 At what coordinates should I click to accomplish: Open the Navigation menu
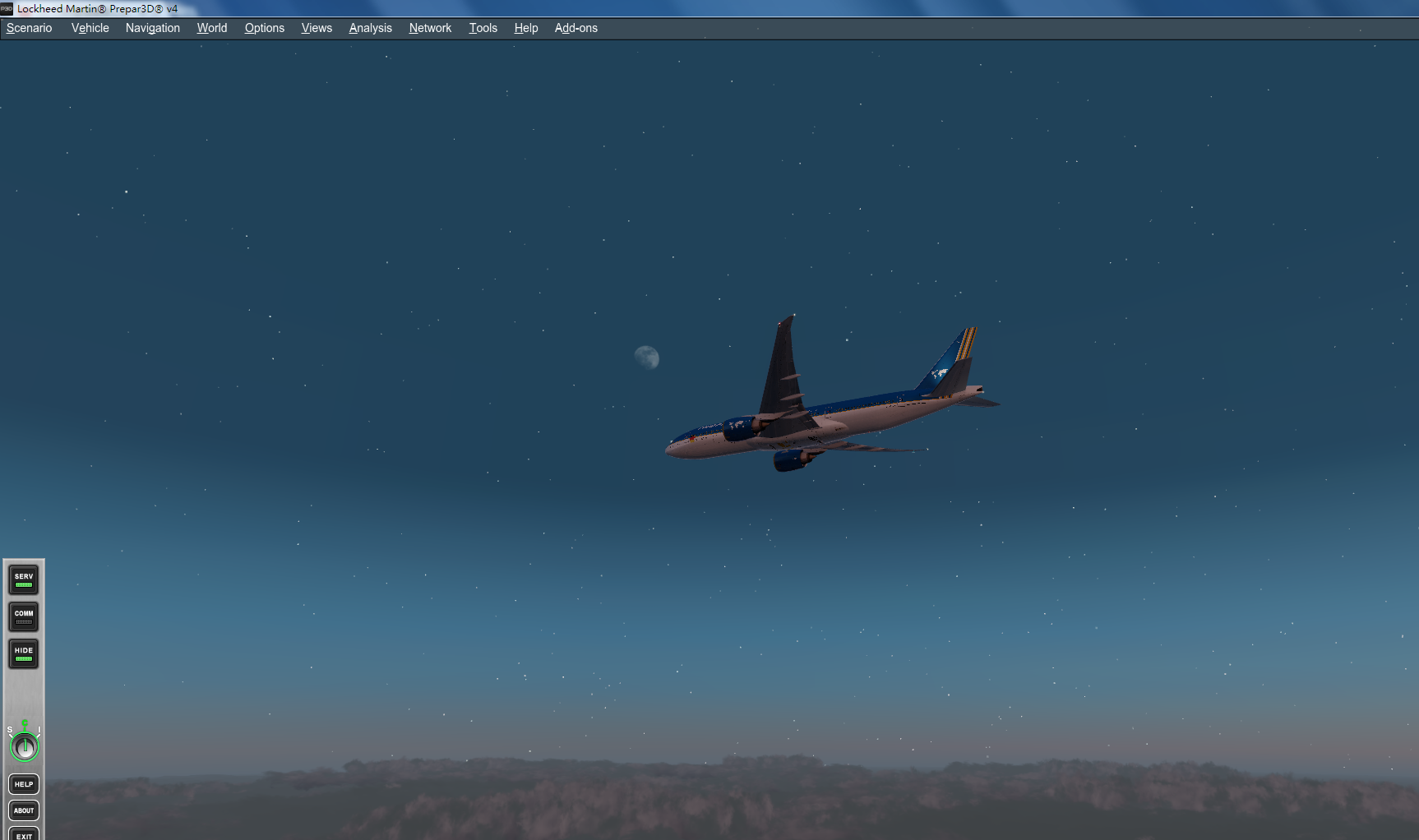152,27
